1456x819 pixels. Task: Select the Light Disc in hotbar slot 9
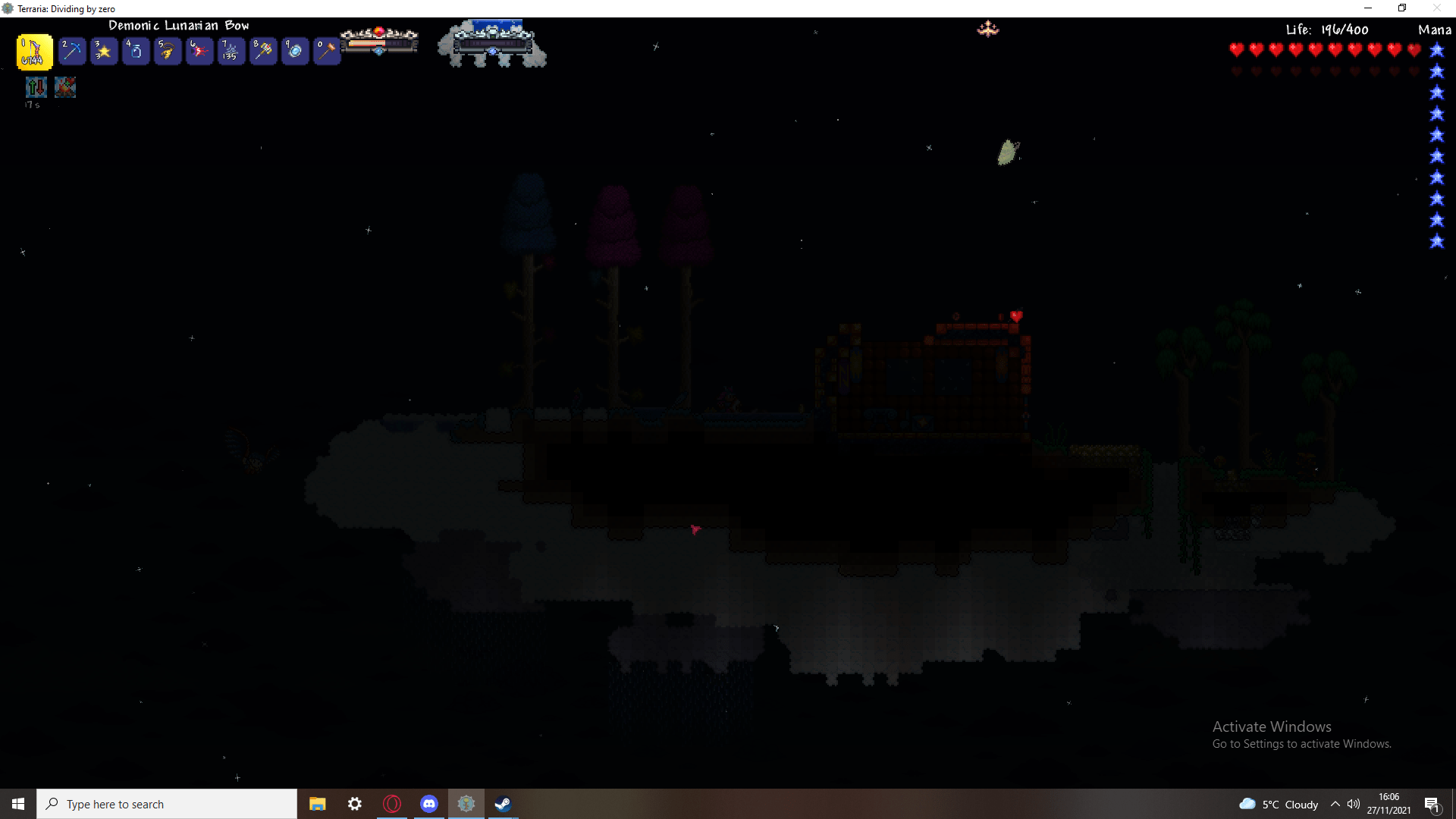(x=295, y=52)
